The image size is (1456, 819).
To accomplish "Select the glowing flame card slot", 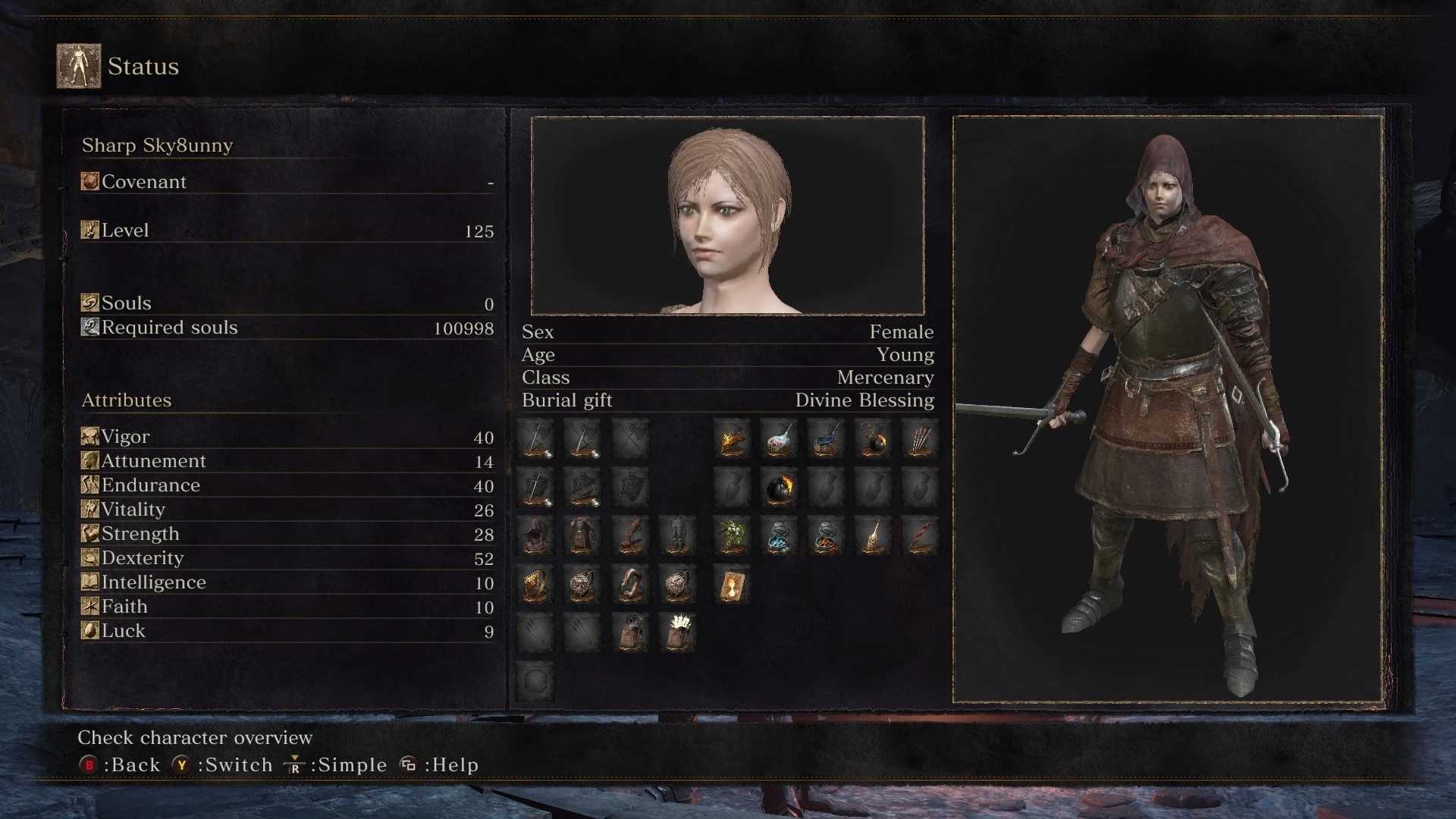I will pyautogui.click(x=732, y=585).
